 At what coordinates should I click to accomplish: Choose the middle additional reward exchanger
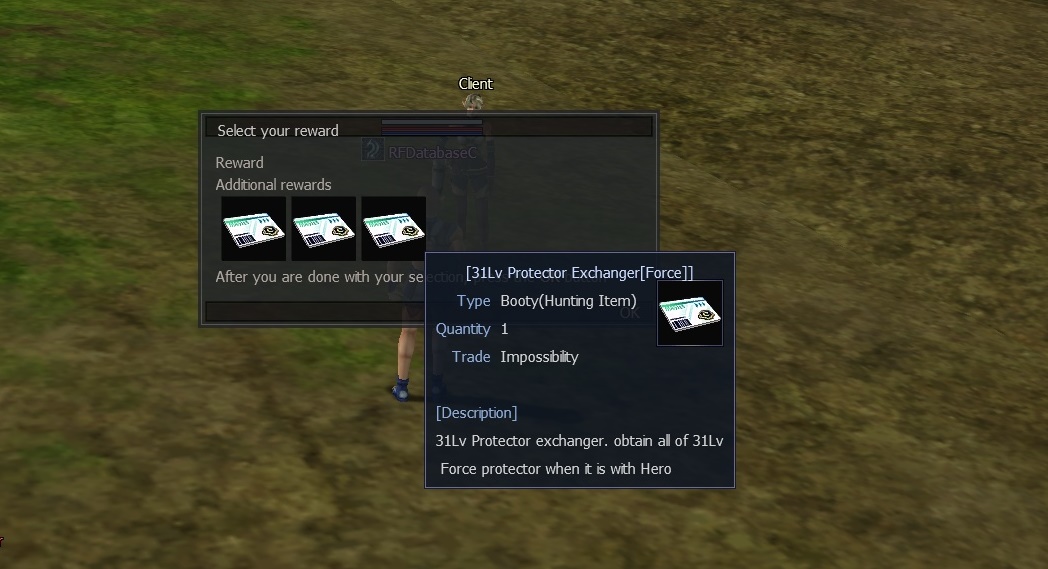[x=323, y=229]
